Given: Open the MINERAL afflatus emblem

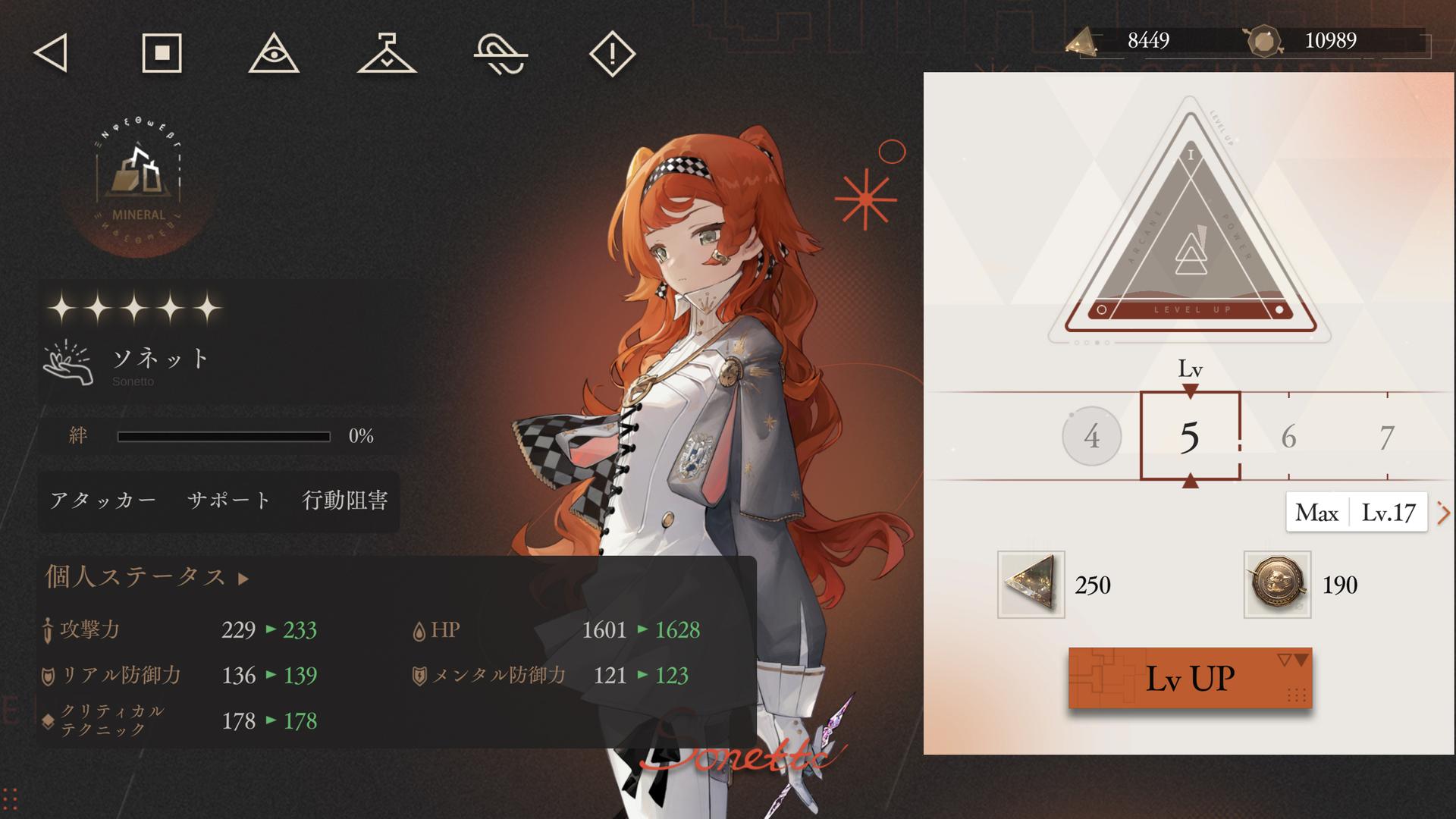Looking at the screenshot, I should (138, 182).
